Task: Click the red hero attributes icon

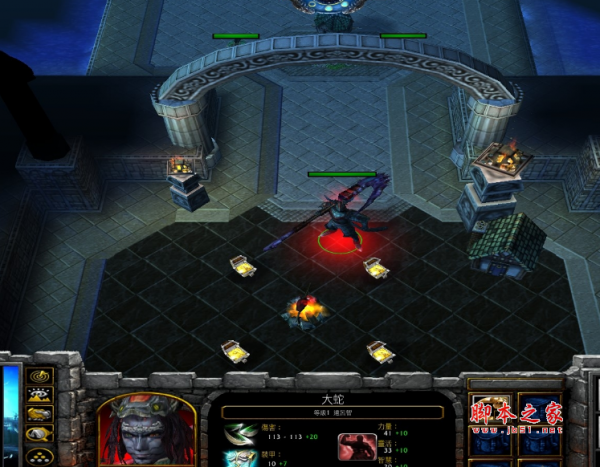Action: coord(357,447)
